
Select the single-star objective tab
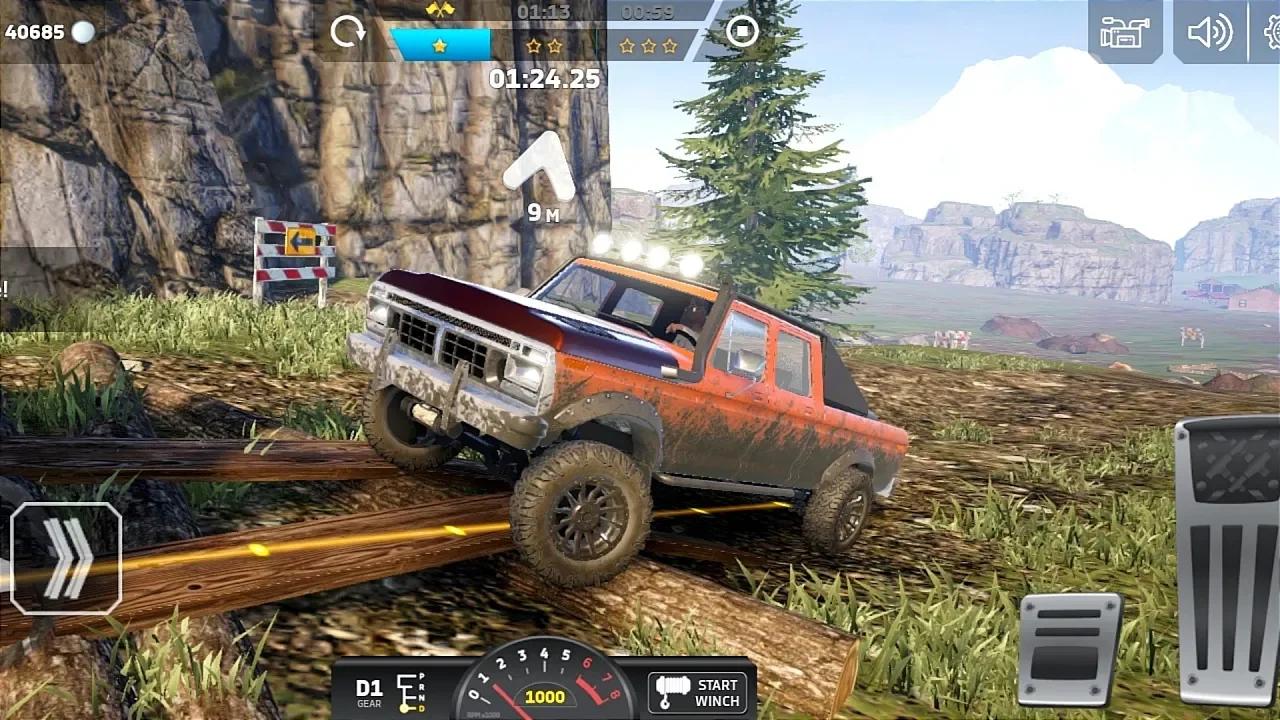point(441,43)
